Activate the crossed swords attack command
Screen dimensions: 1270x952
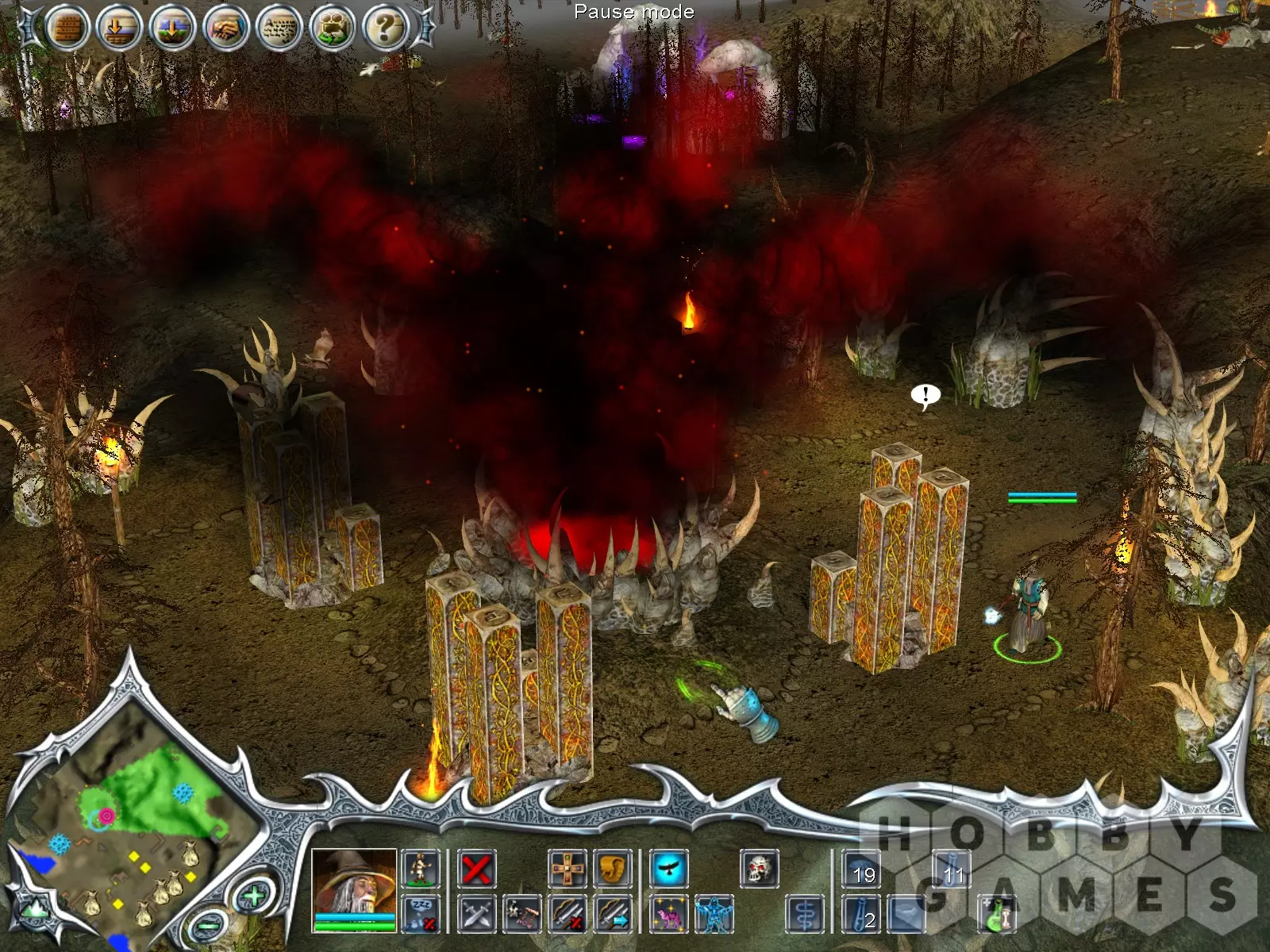(477, 914)
